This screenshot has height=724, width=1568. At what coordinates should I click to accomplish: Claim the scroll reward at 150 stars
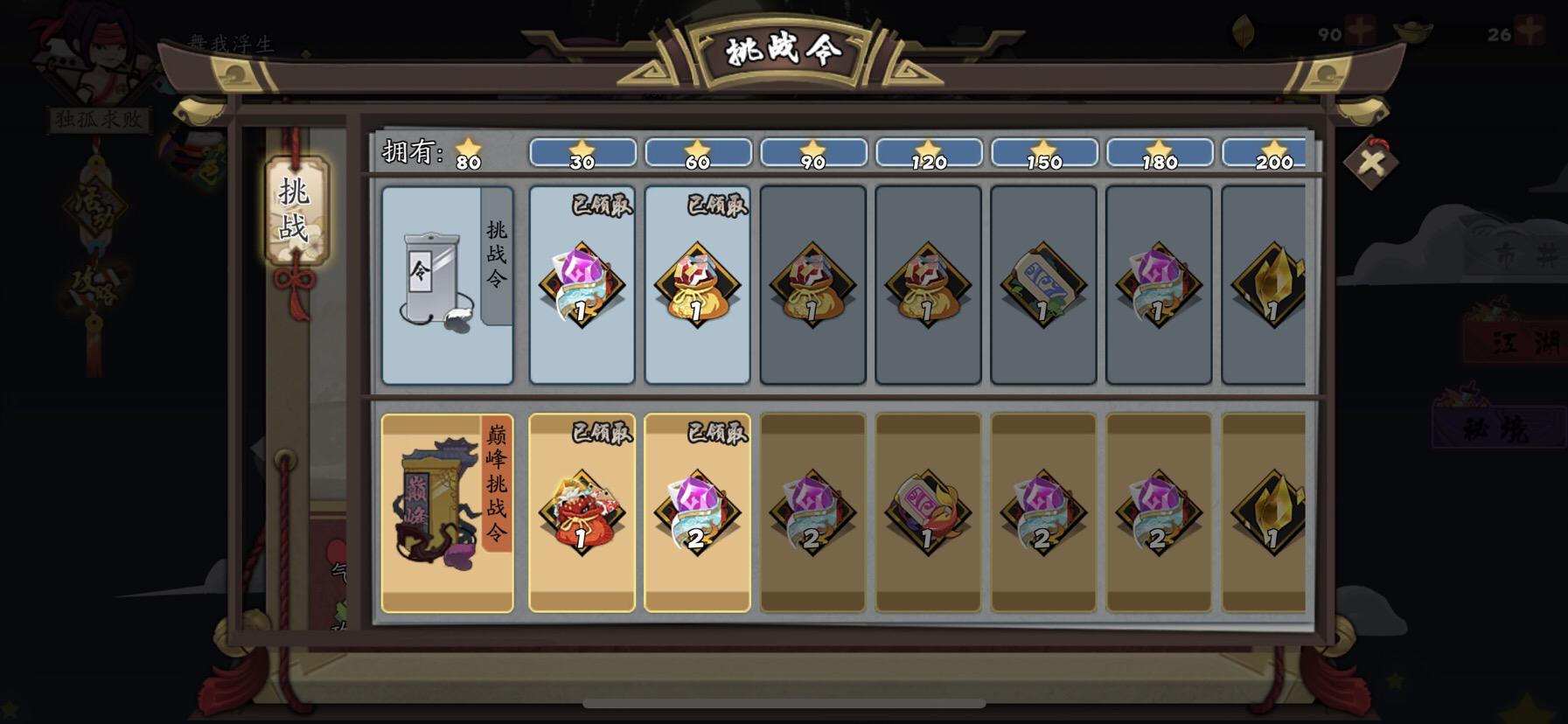coord(1042,284)
